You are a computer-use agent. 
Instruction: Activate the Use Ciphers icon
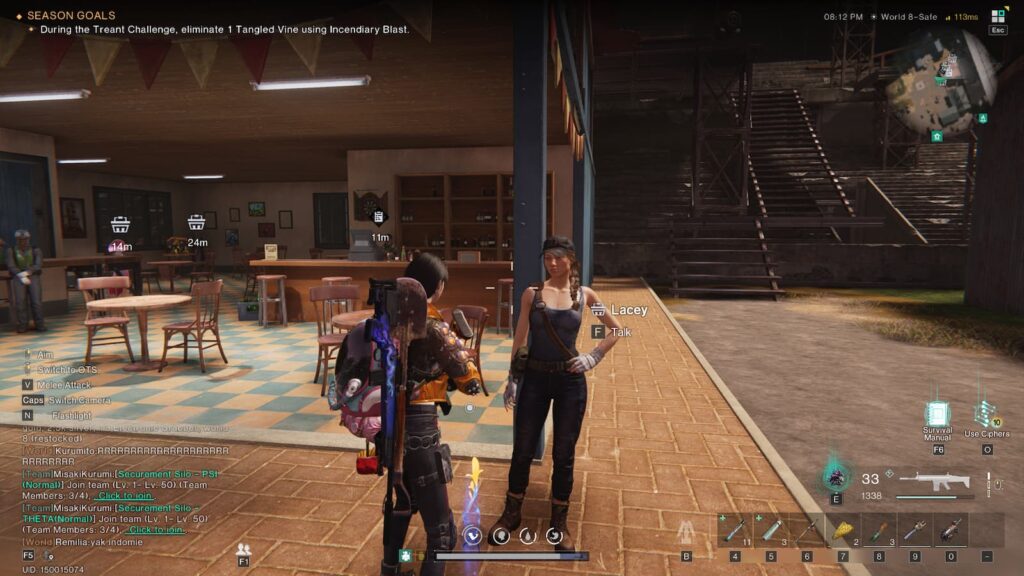(986, 415)
